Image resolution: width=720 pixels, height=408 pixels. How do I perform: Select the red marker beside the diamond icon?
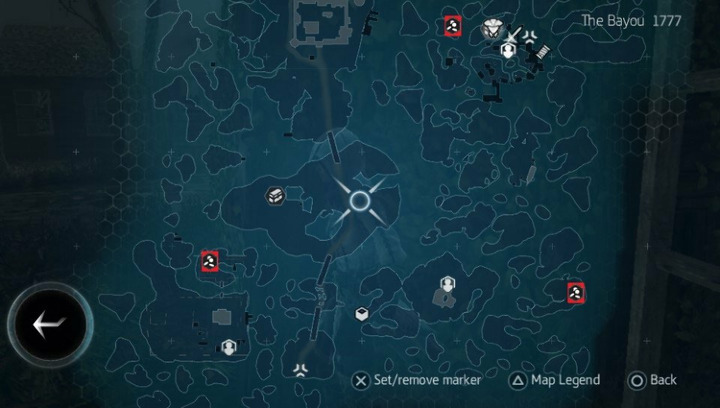453,26
